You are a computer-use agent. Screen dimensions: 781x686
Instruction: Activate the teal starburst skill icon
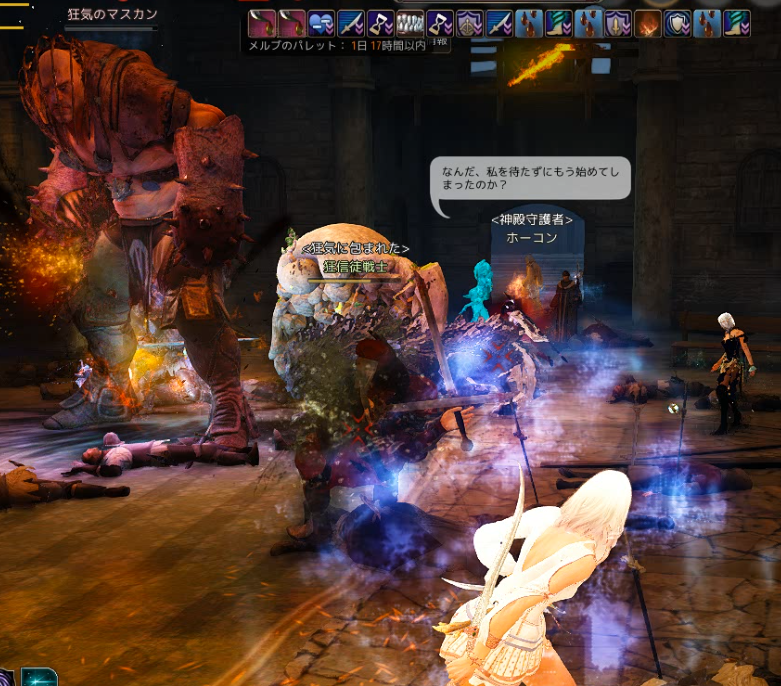pos(37,677)
